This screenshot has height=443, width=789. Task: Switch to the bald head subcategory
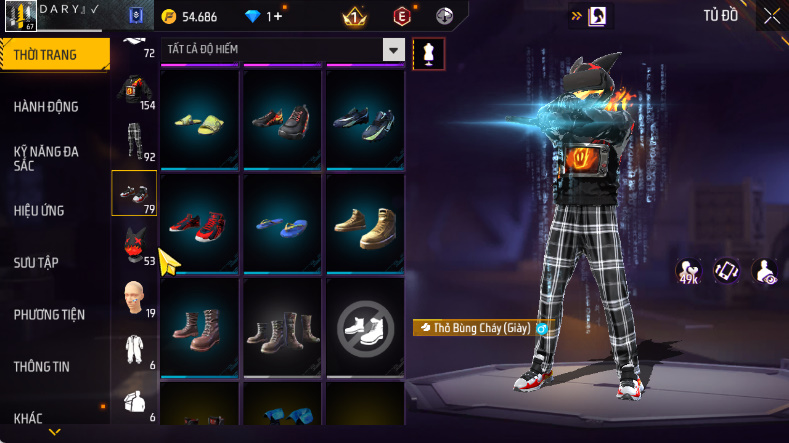(132, 298)
